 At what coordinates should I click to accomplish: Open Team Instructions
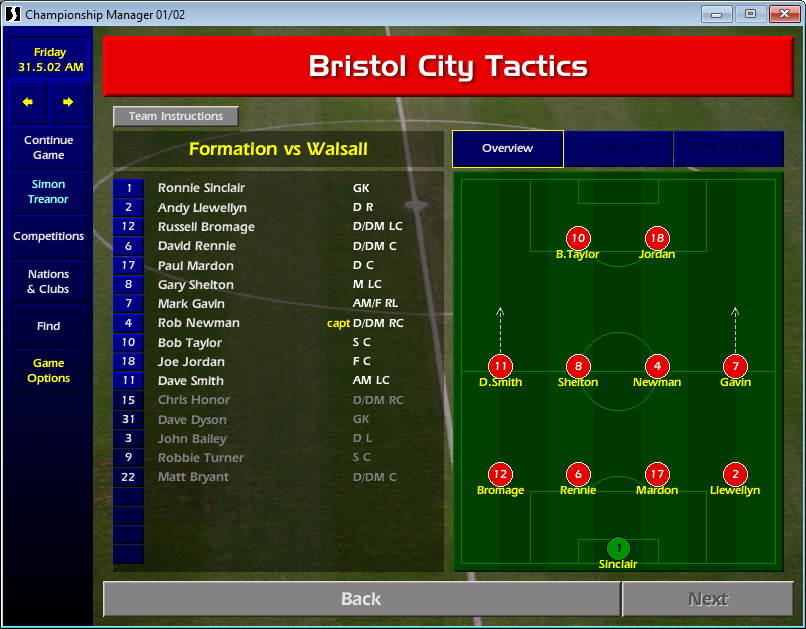tap(176, 116)
